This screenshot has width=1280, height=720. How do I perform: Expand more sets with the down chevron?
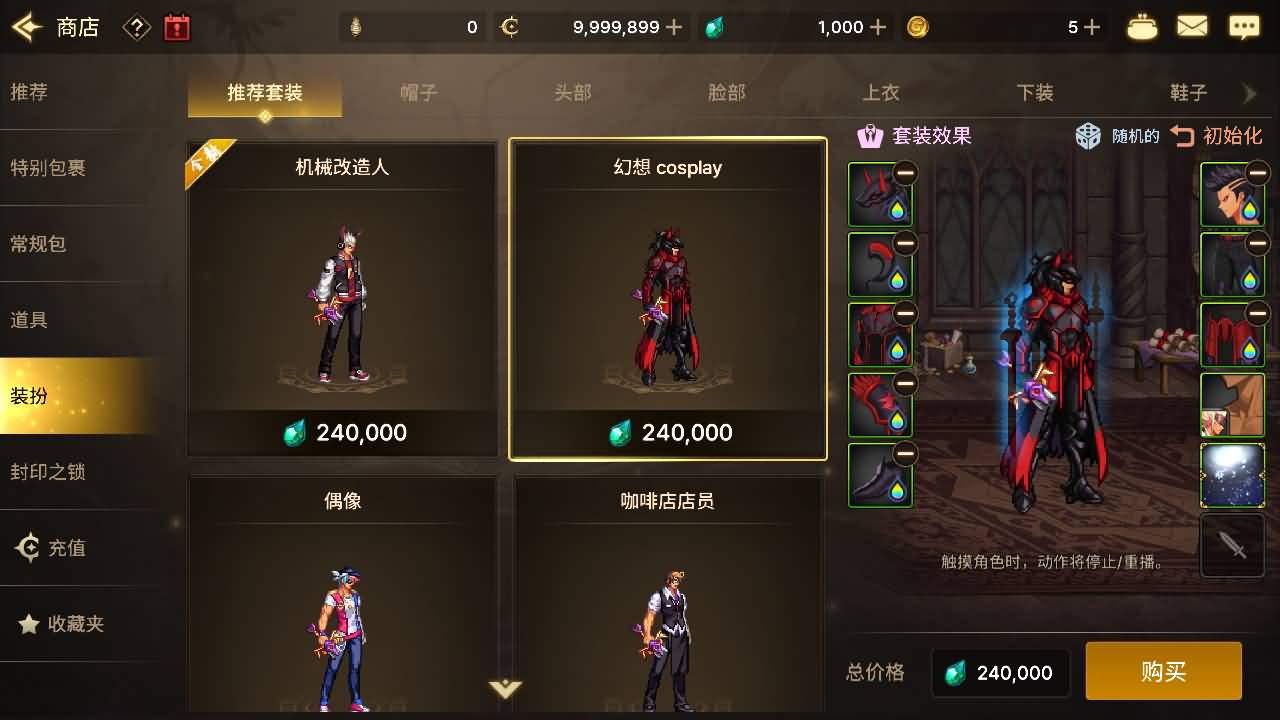[x=506, y=690]
